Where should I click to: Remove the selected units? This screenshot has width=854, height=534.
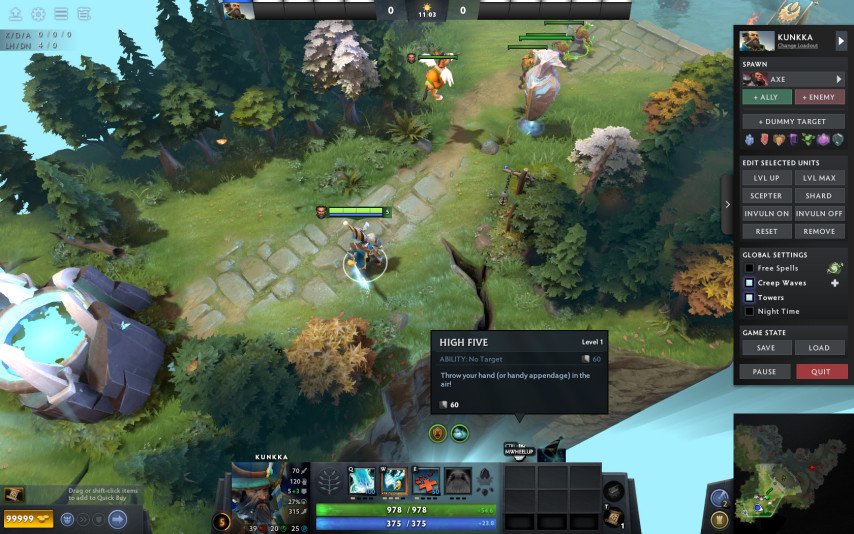tap(820, 231)
